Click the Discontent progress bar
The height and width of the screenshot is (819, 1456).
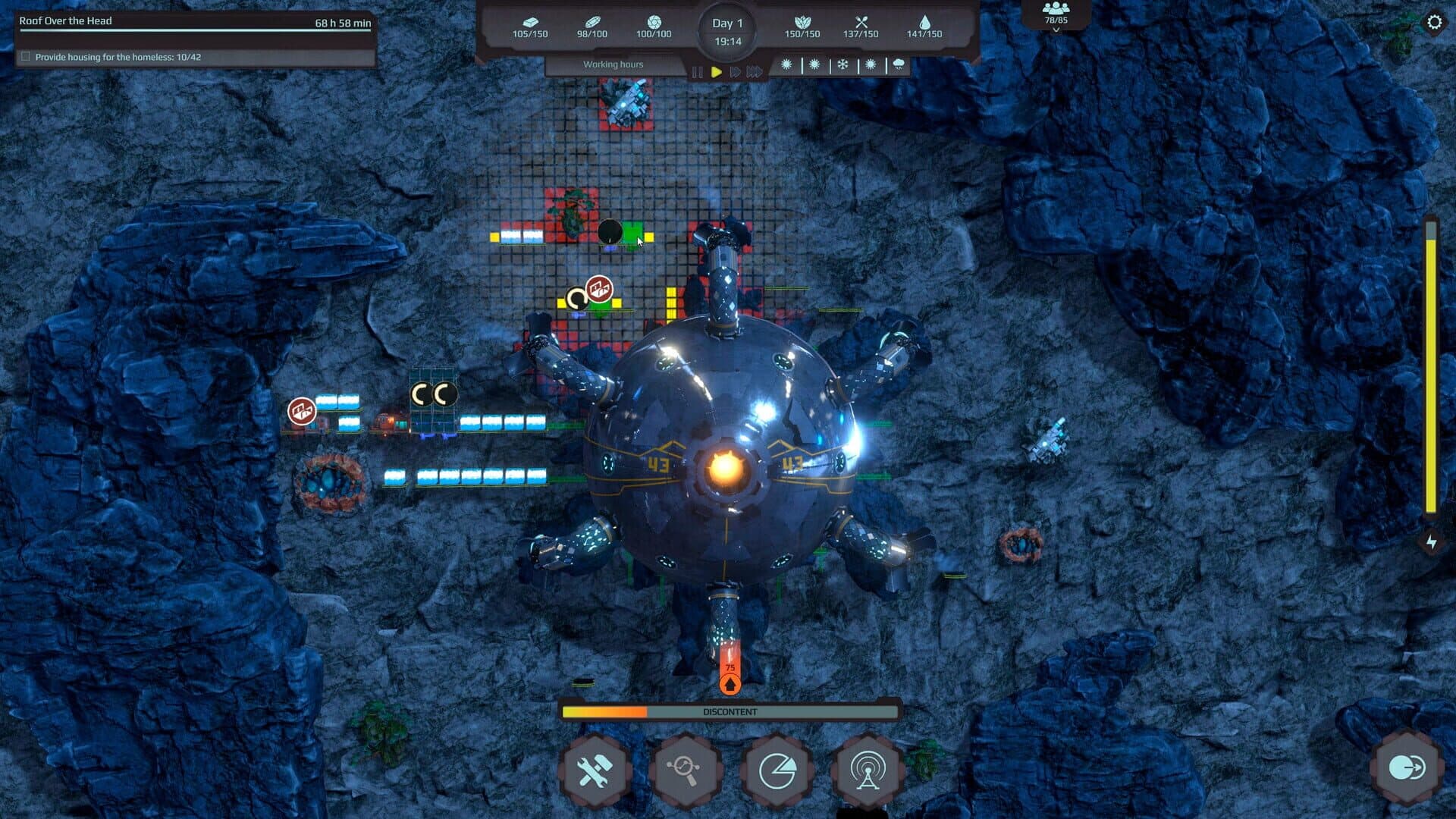pyautogui.click(x=730, y=711)
